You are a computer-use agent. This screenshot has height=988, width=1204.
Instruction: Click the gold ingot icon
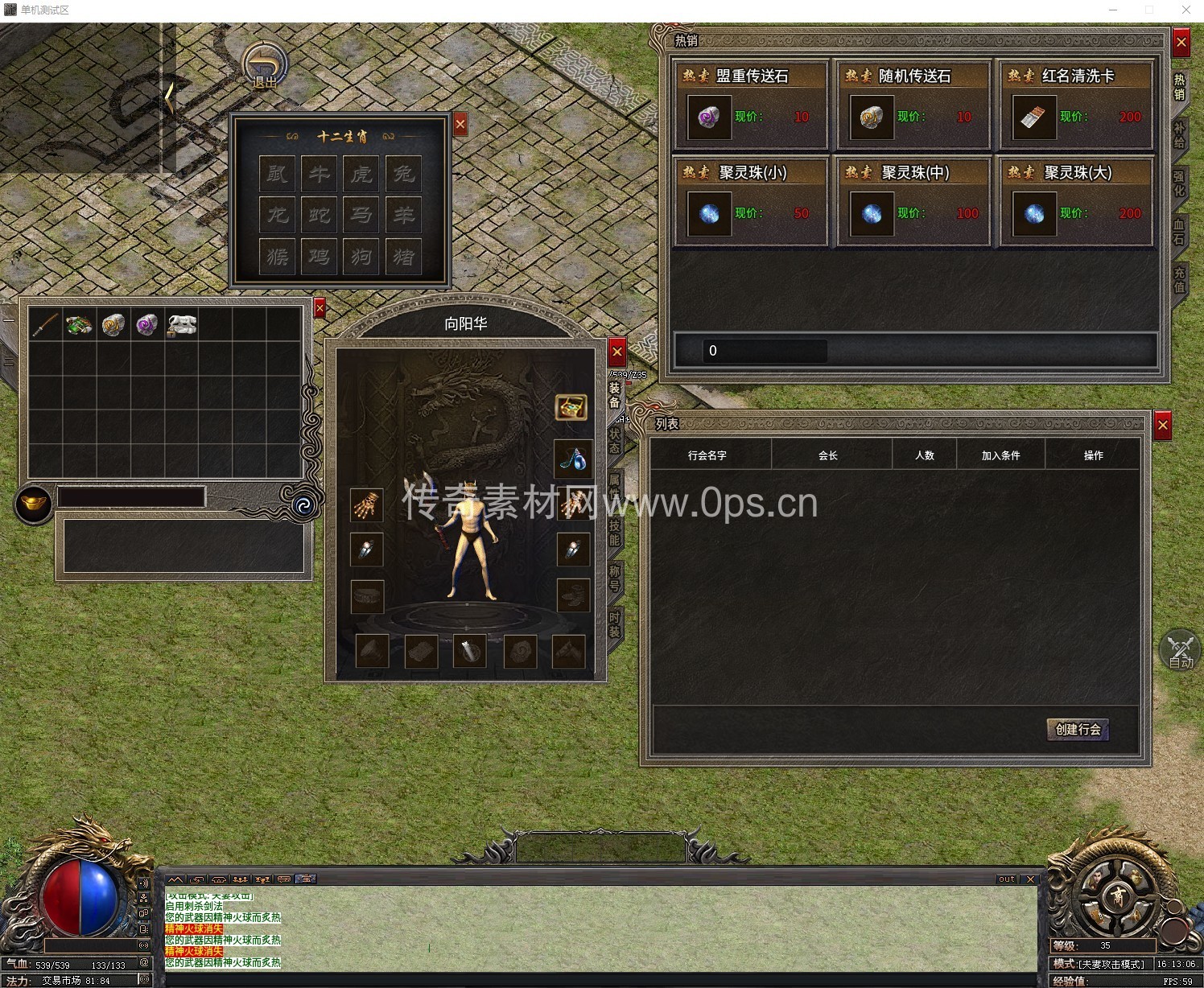(34, 504)
